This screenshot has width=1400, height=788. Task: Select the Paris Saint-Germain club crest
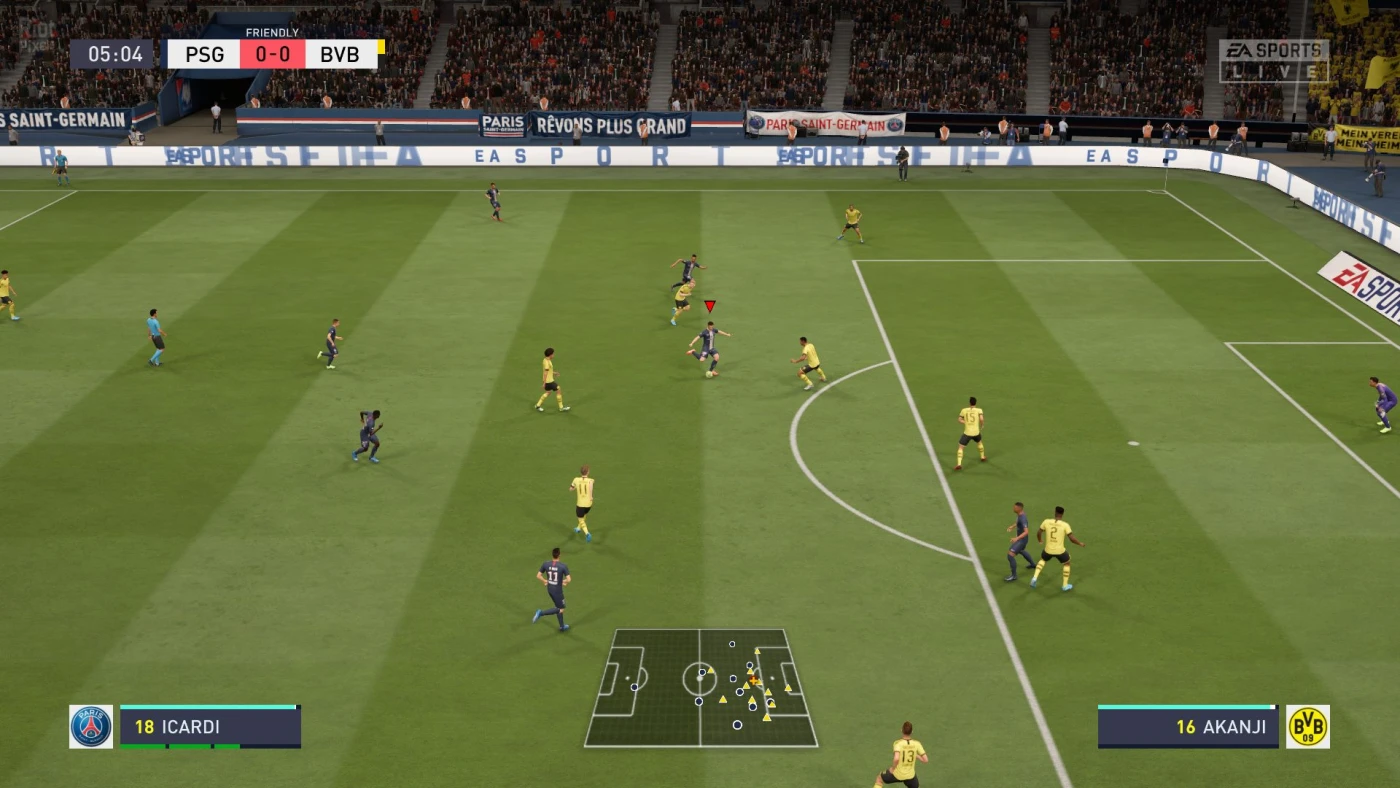pos(91,727)
